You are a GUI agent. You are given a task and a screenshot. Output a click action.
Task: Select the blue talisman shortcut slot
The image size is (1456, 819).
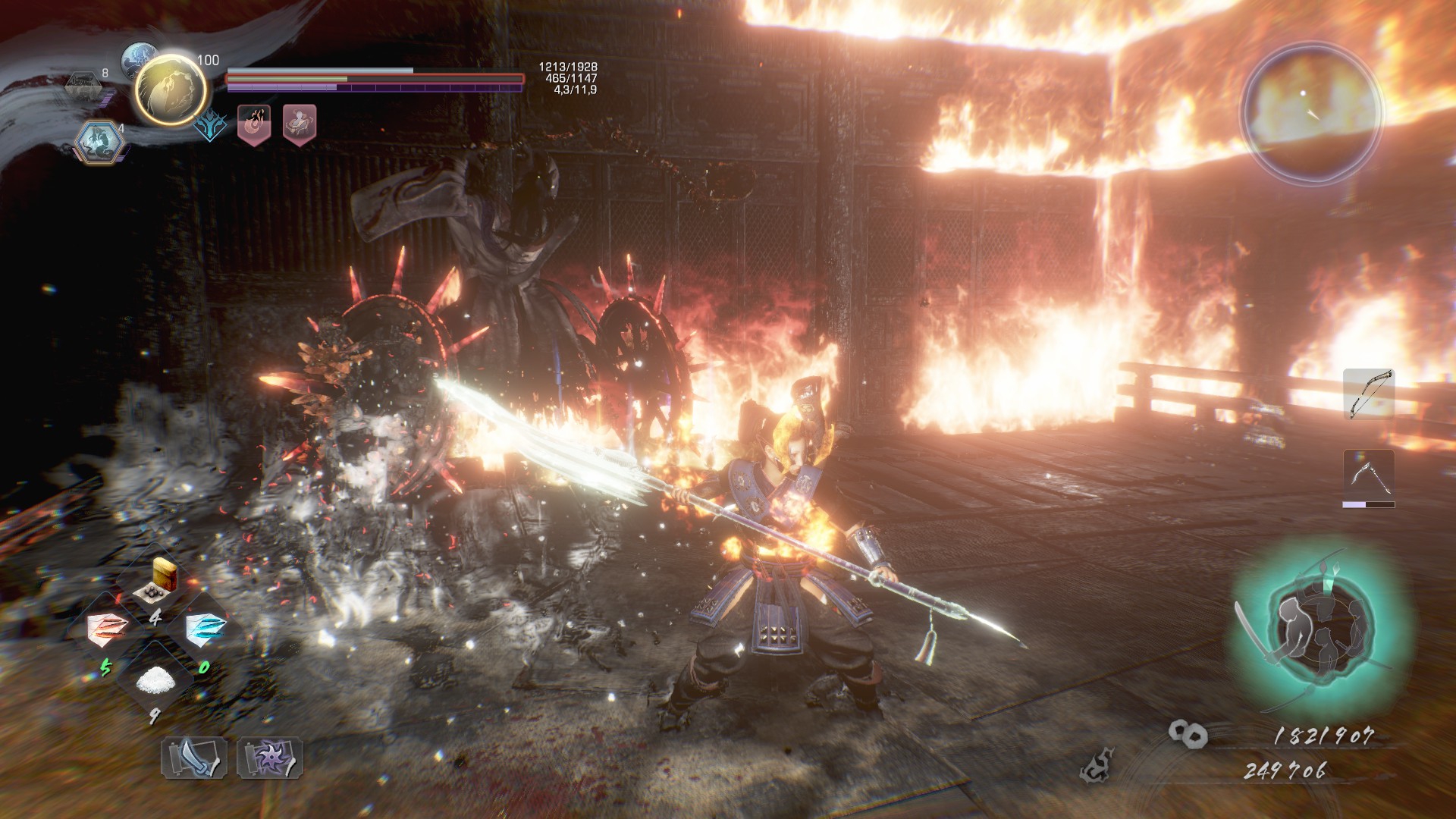[x=206, y=629]
